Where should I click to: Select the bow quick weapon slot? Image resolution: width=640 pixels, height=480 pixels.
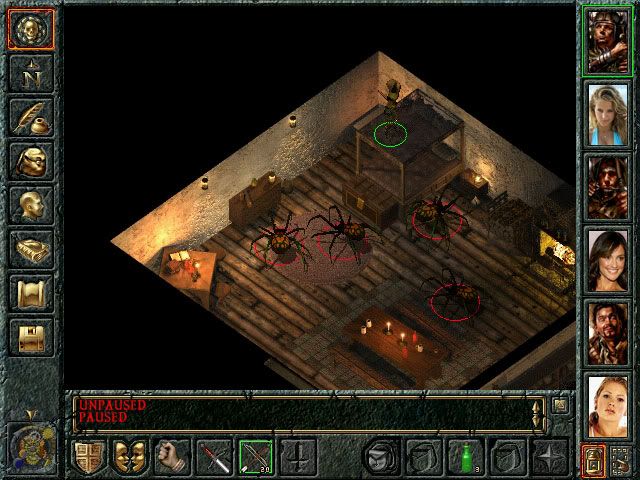[x=254, y=456]
